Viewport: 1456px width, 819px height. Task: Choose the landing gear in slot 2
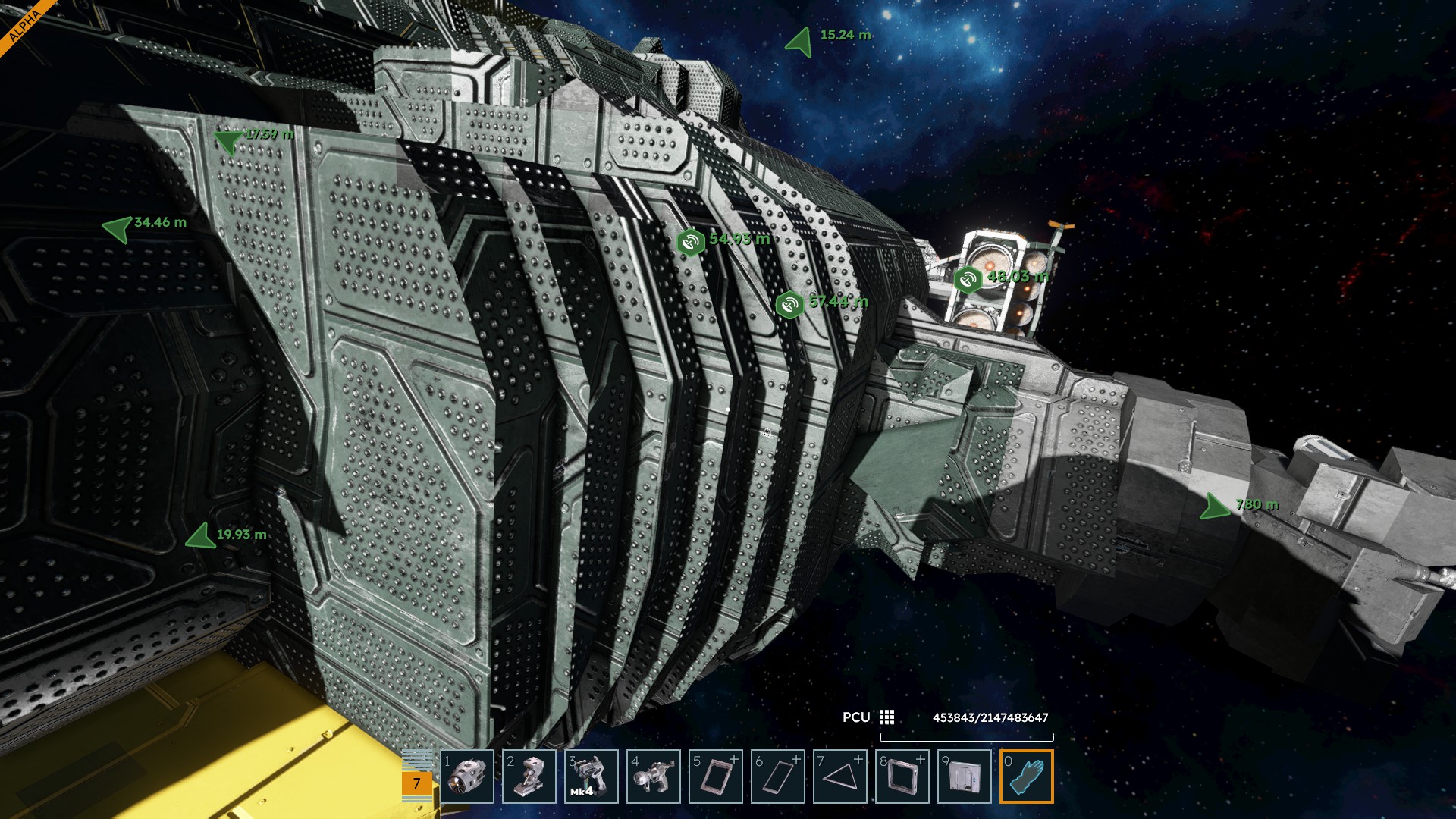[x=529, y=777]
